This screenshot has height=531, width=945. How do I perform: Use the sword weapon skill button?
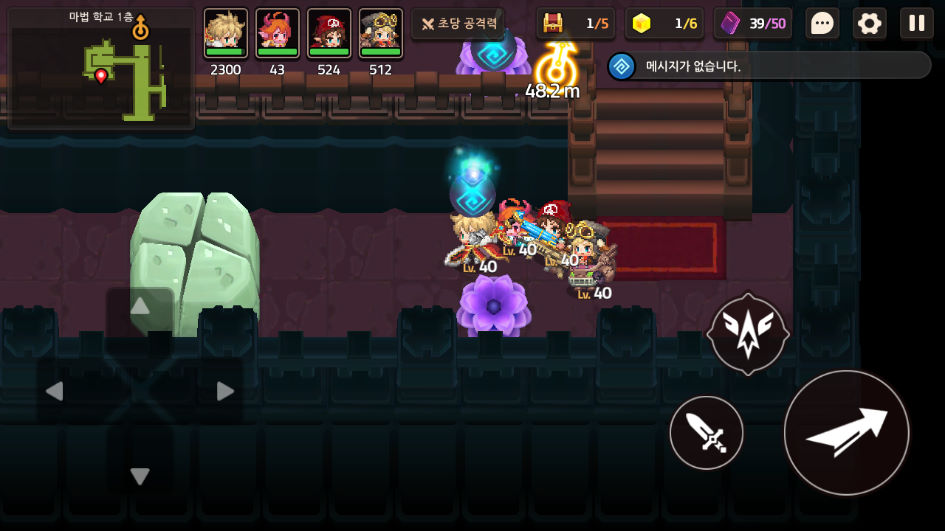706,432
